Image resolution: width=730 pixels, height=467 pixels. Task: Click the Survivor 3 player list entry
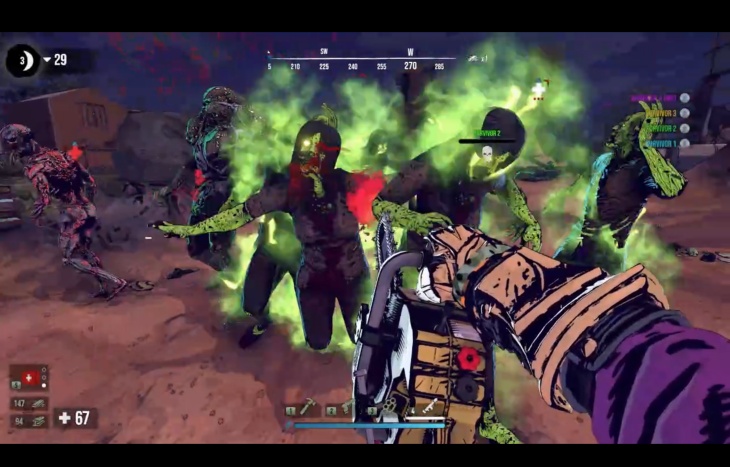pyautogui.click(x=661, y=114)
